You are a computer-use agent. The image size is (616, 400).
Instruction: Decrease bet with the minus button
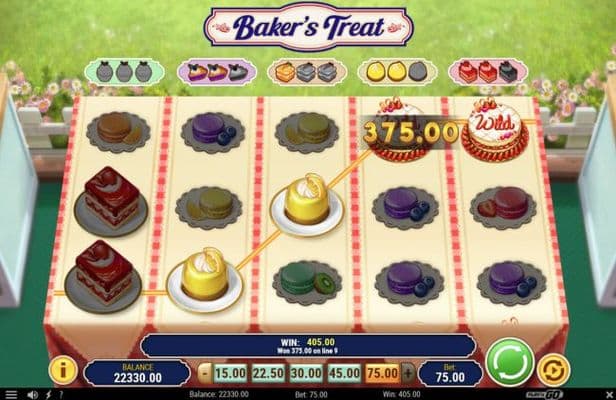(x=205, y=373)
